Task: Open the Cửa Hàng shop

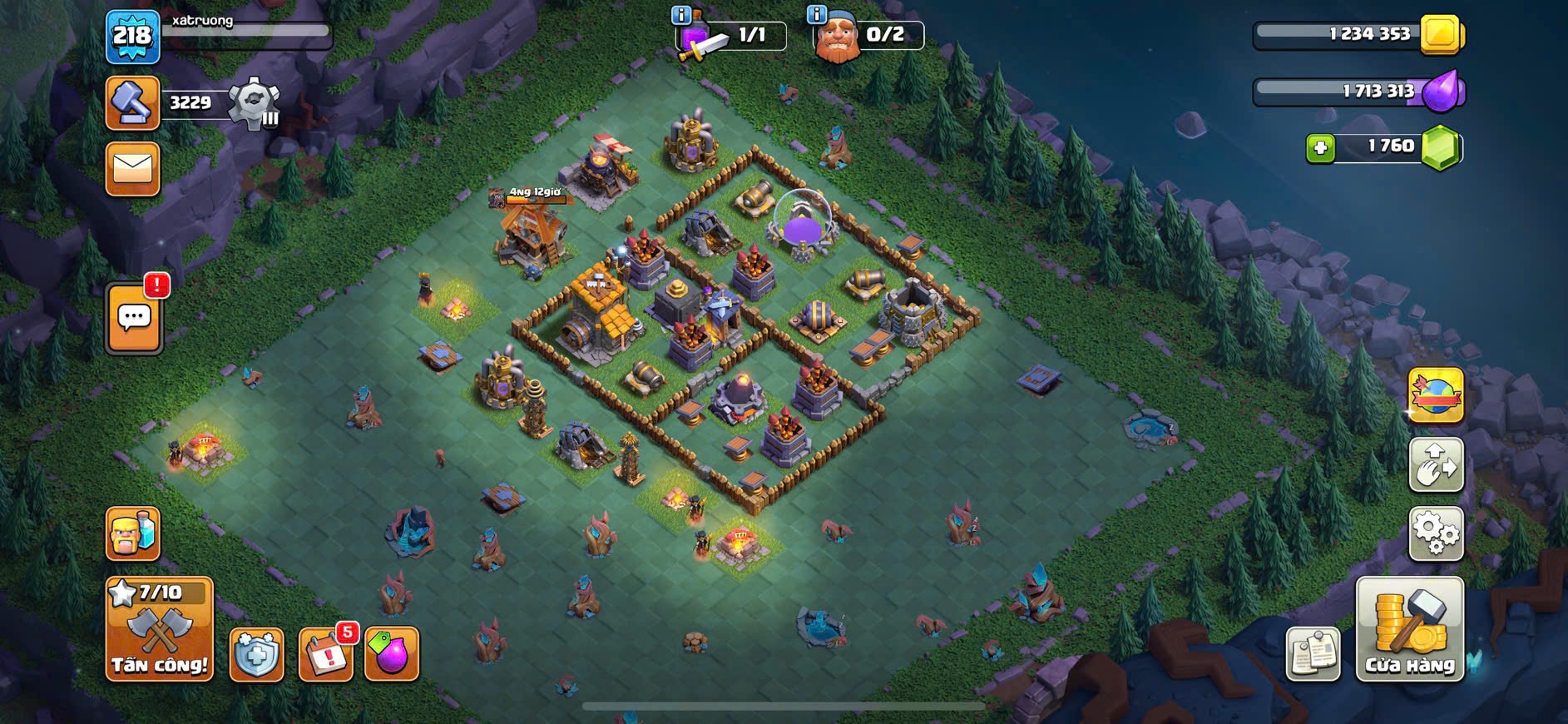Action: [x=1409, y=629]
